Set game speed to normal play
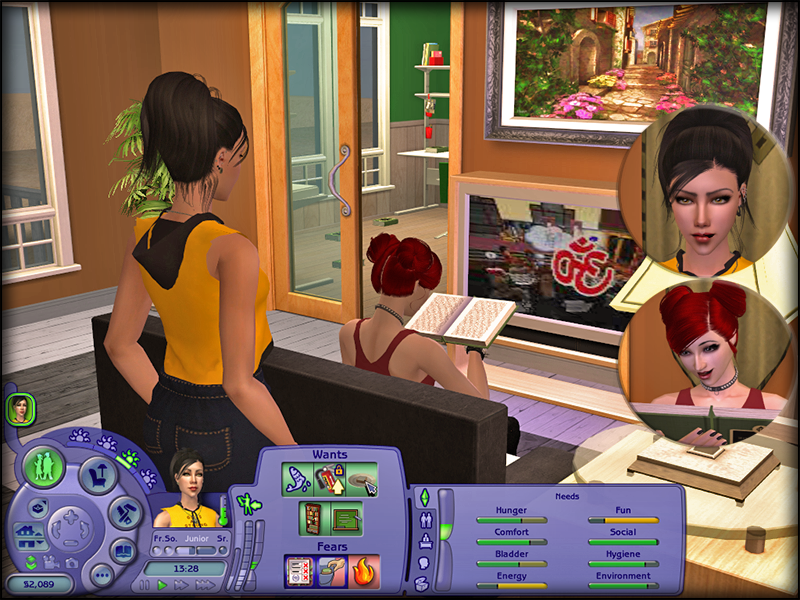This screenshot has width=800, height=600. click(163, 584)
